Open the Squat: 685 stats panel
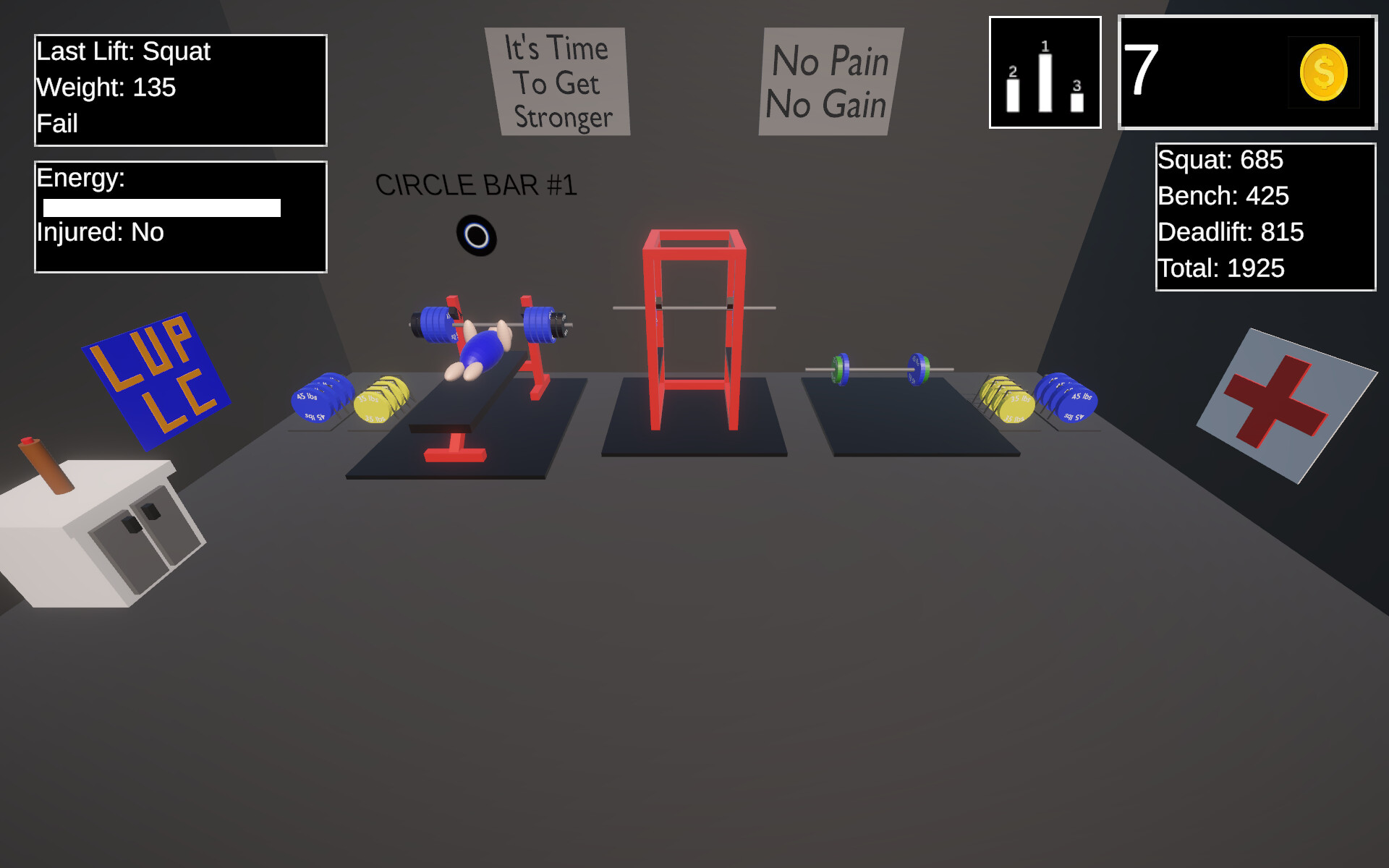Screen dimensions: 1389x868 [x=1220, y=160]
